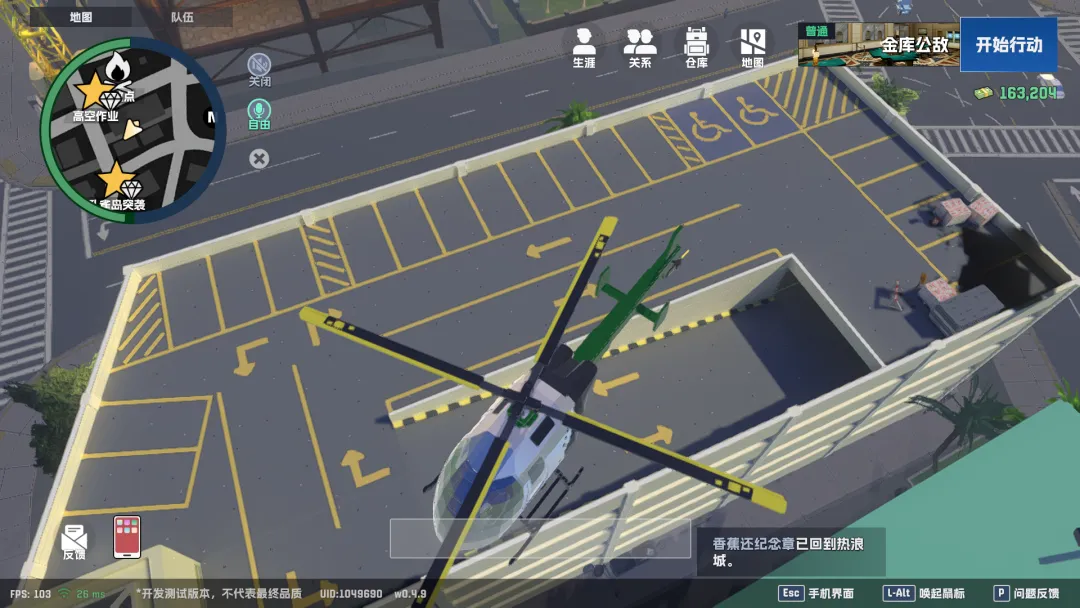
Task: Select the 高空作业 star marker on minimap
Action: (92, 92)
